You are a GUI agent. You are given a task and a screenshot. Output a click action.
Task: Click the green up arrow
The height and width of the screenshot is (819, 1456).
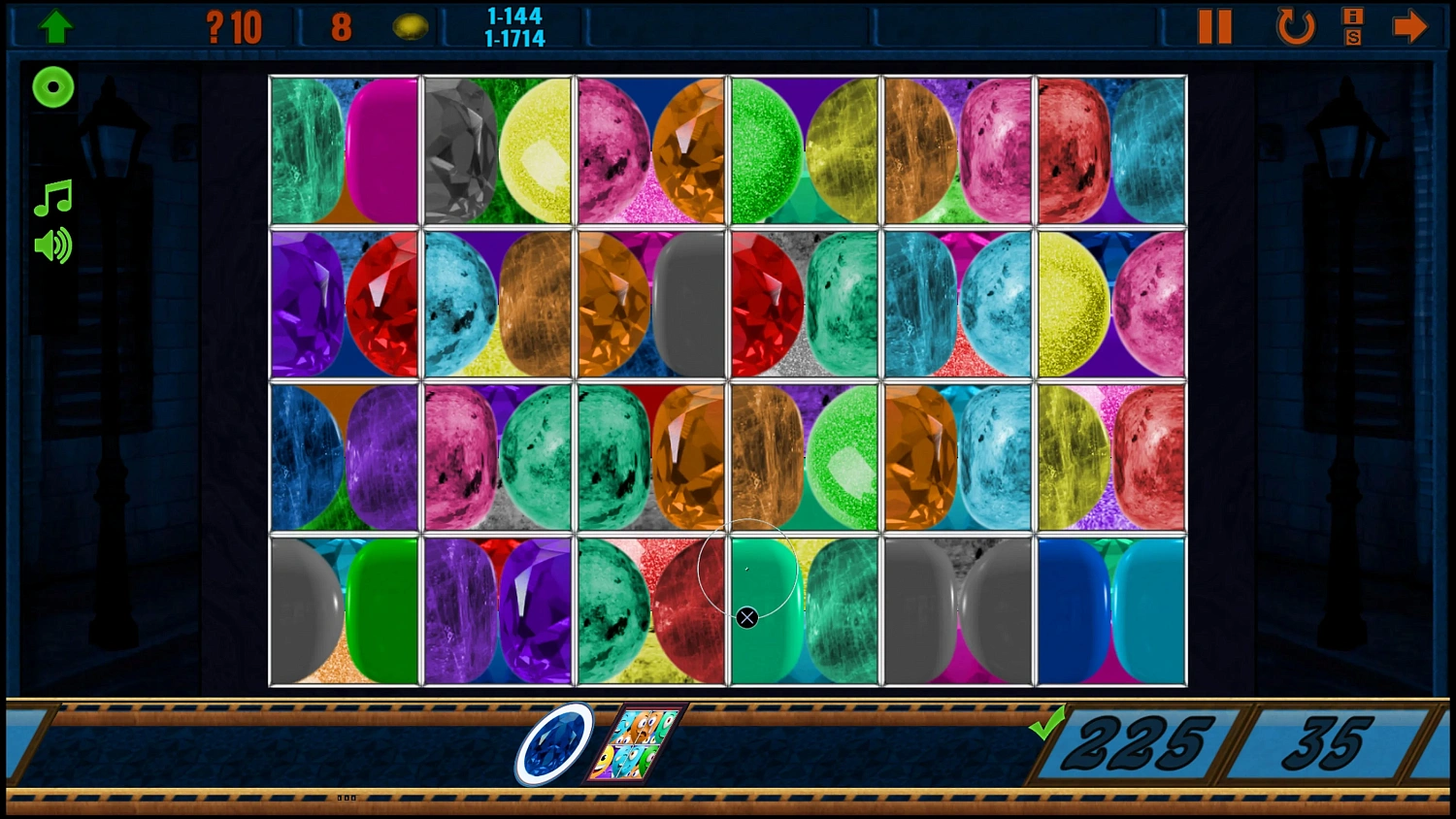click(55, 24)
